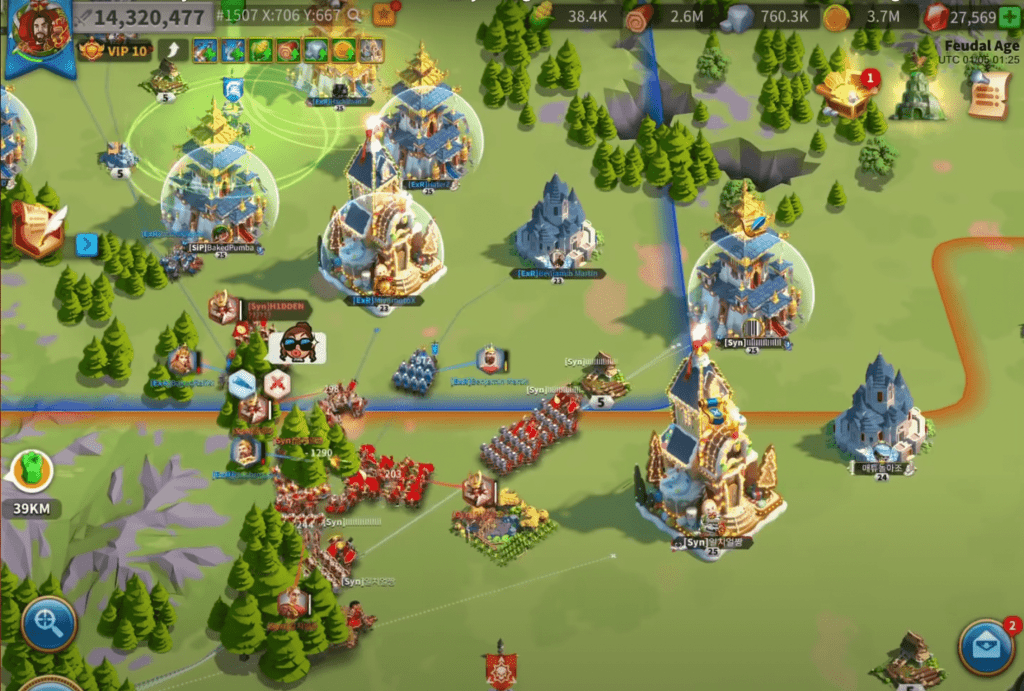
Task: Click the red X troop cancel hexagon
Action: pos(277,383)
